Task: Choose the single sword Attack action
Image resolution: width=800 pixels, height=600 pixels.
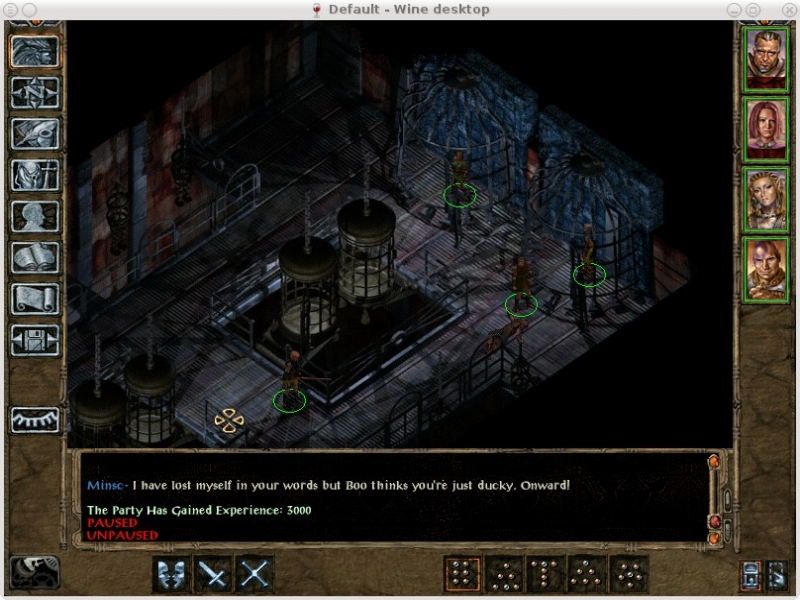Action: [214, 574]
